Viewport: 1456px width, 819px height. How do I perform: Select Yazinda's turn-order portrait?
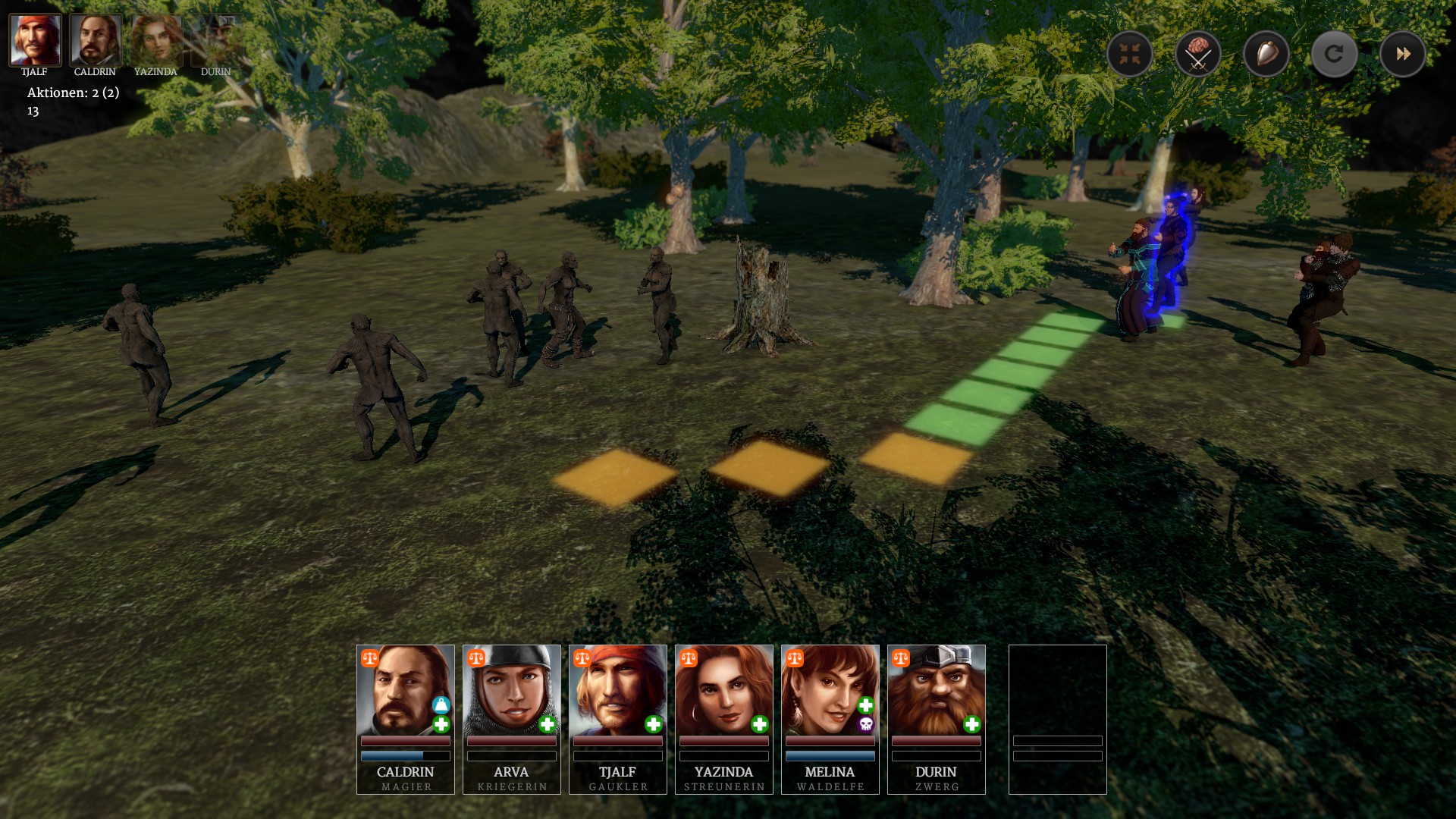click(x=156, y=40)
